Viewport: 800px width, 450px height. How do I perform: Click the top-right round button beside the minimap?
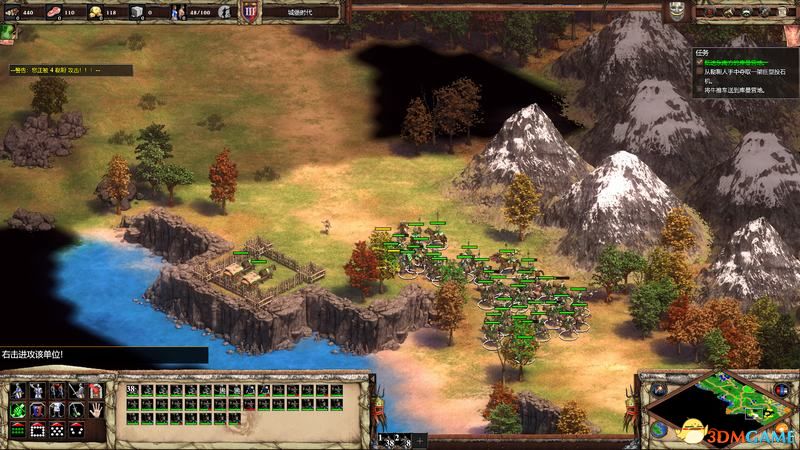[783, 387]
